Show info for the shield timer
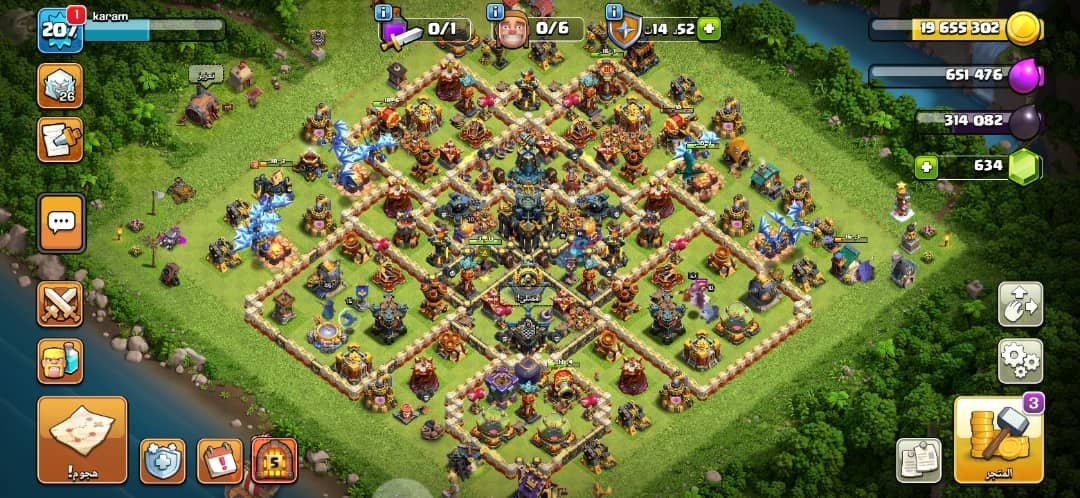This screenshot has height=498, width=1080. (x=612, y=13)
